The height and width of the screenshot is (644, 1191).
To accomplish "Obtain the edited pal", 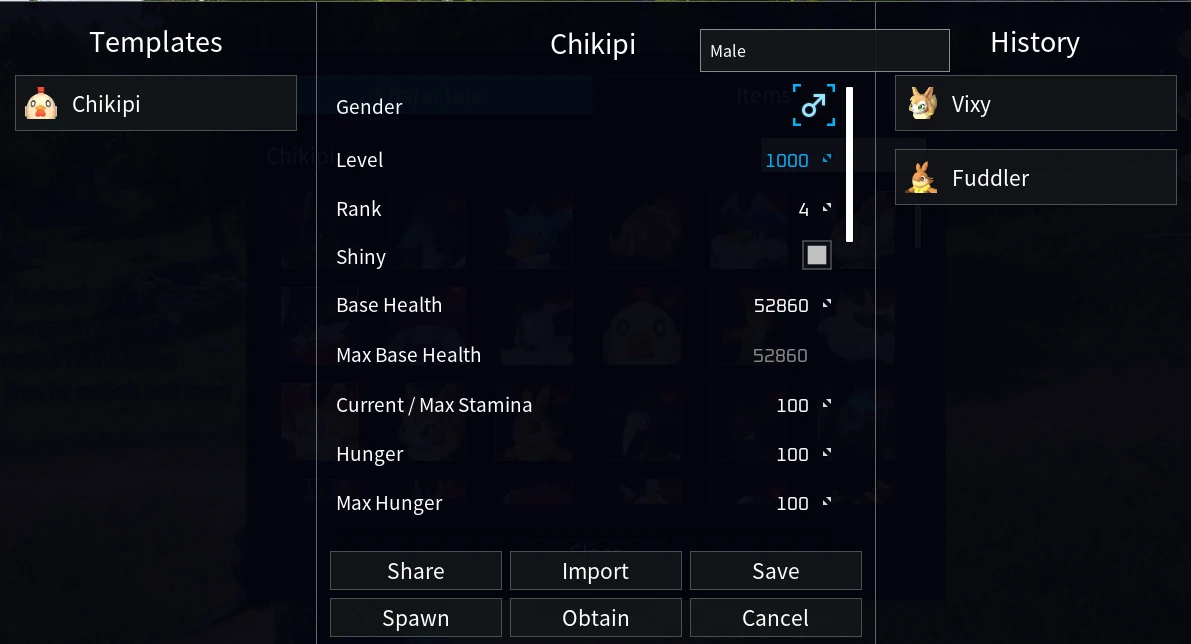I will pyautogui.click(x=595, y=618).
